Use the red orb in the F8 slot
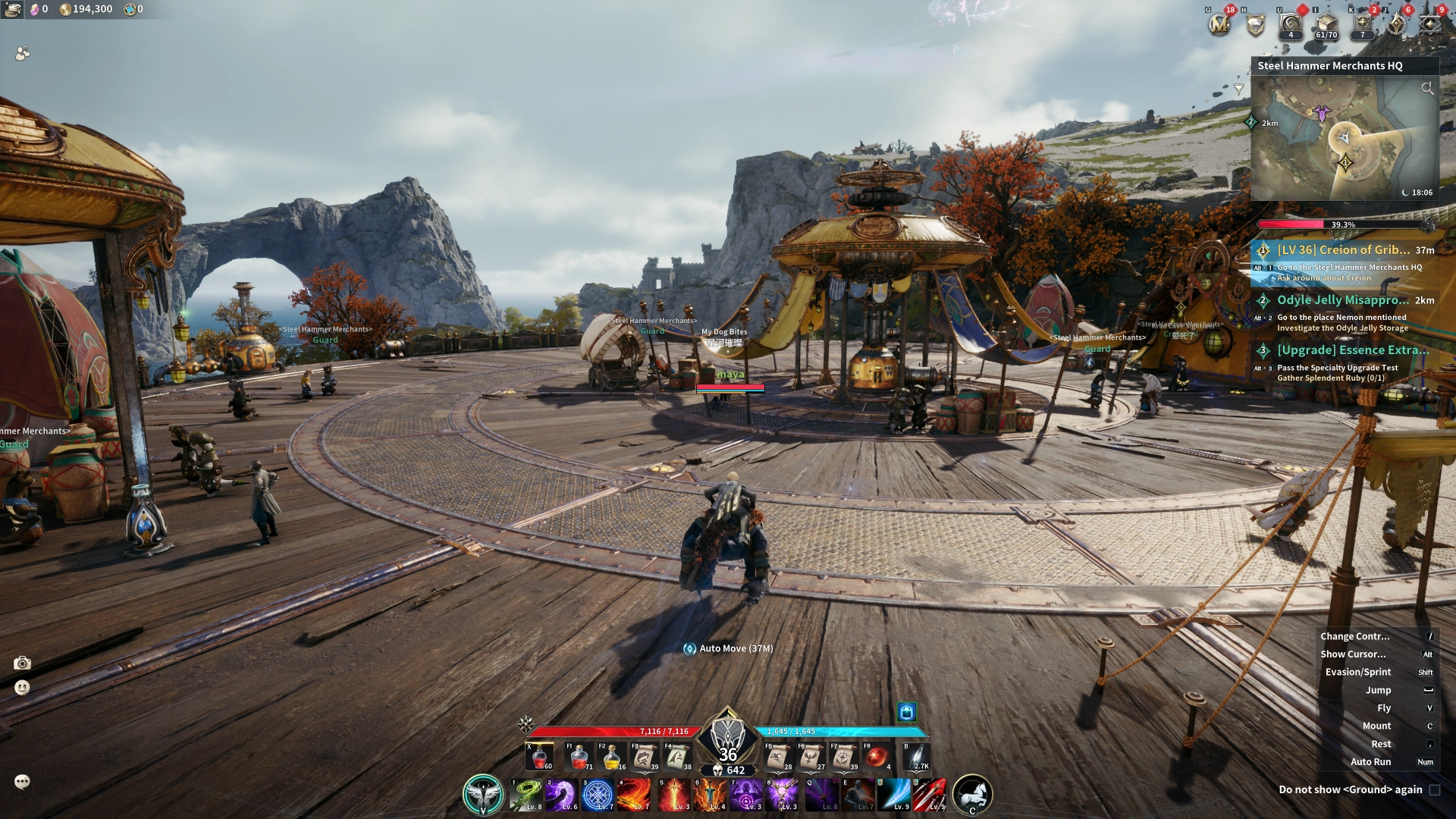This screenshot has width=1456, height=819. (877, 757)
